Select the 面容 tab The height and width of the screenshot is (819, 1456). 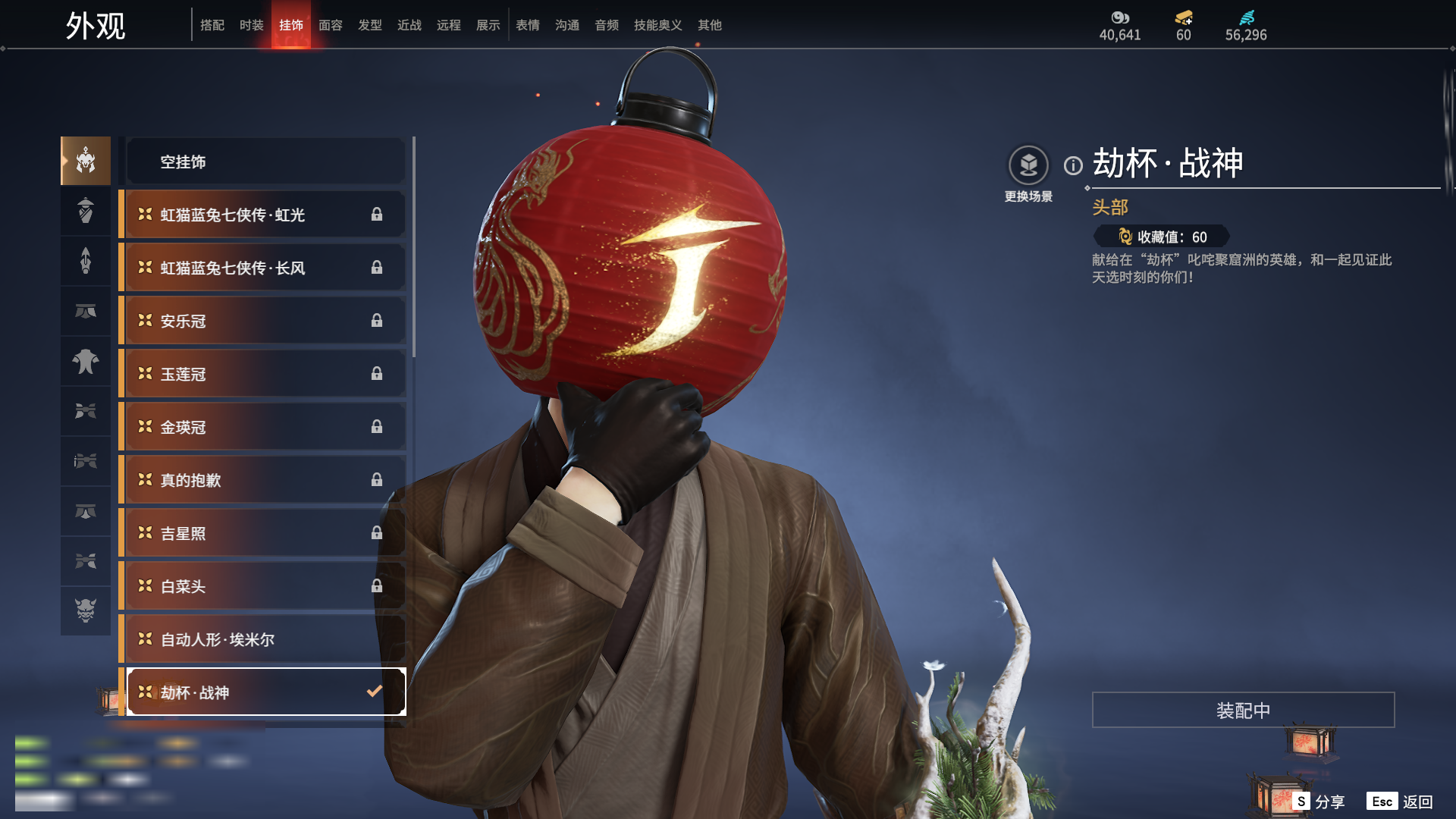(331, 26)
